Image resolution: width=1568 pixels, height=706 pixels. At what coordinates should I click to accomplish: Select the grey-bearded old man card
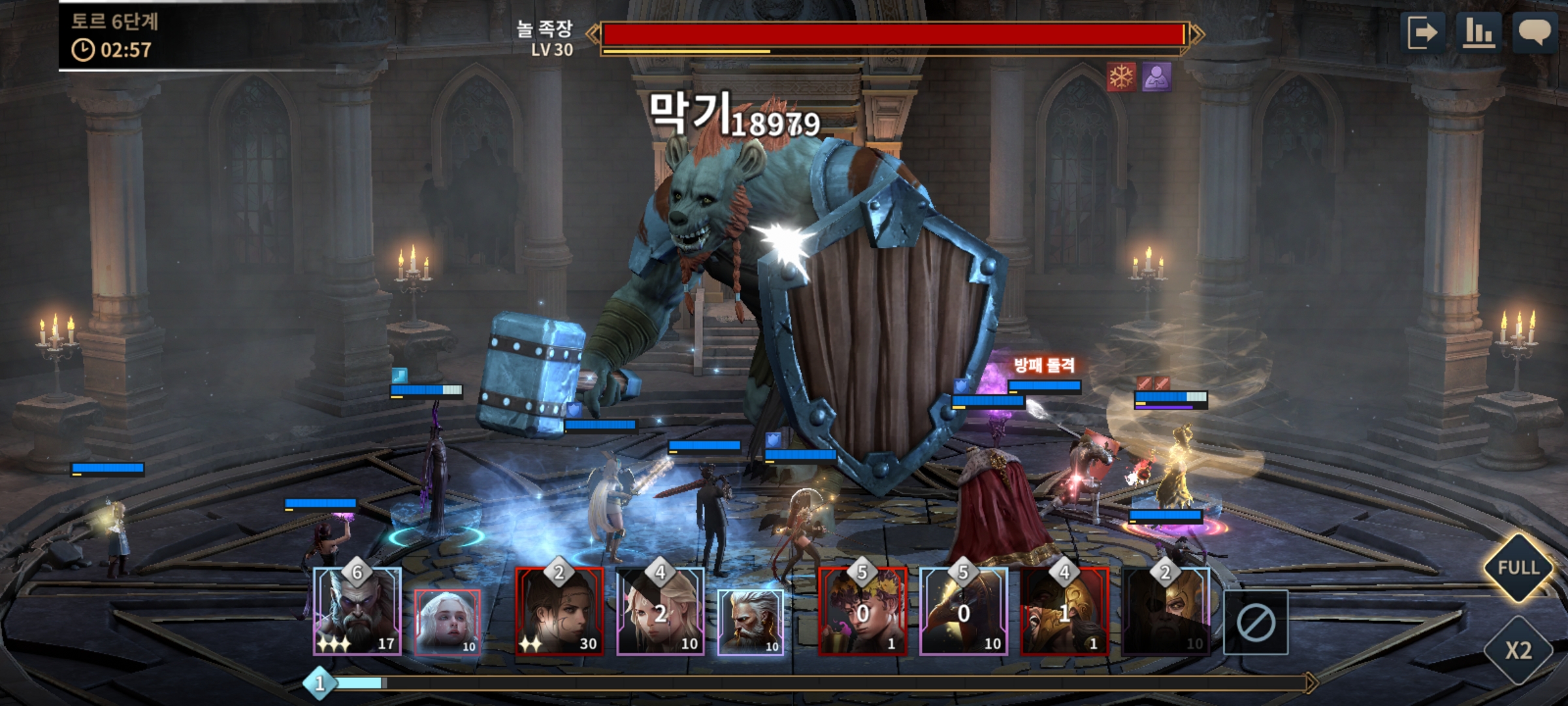(750, 622)
